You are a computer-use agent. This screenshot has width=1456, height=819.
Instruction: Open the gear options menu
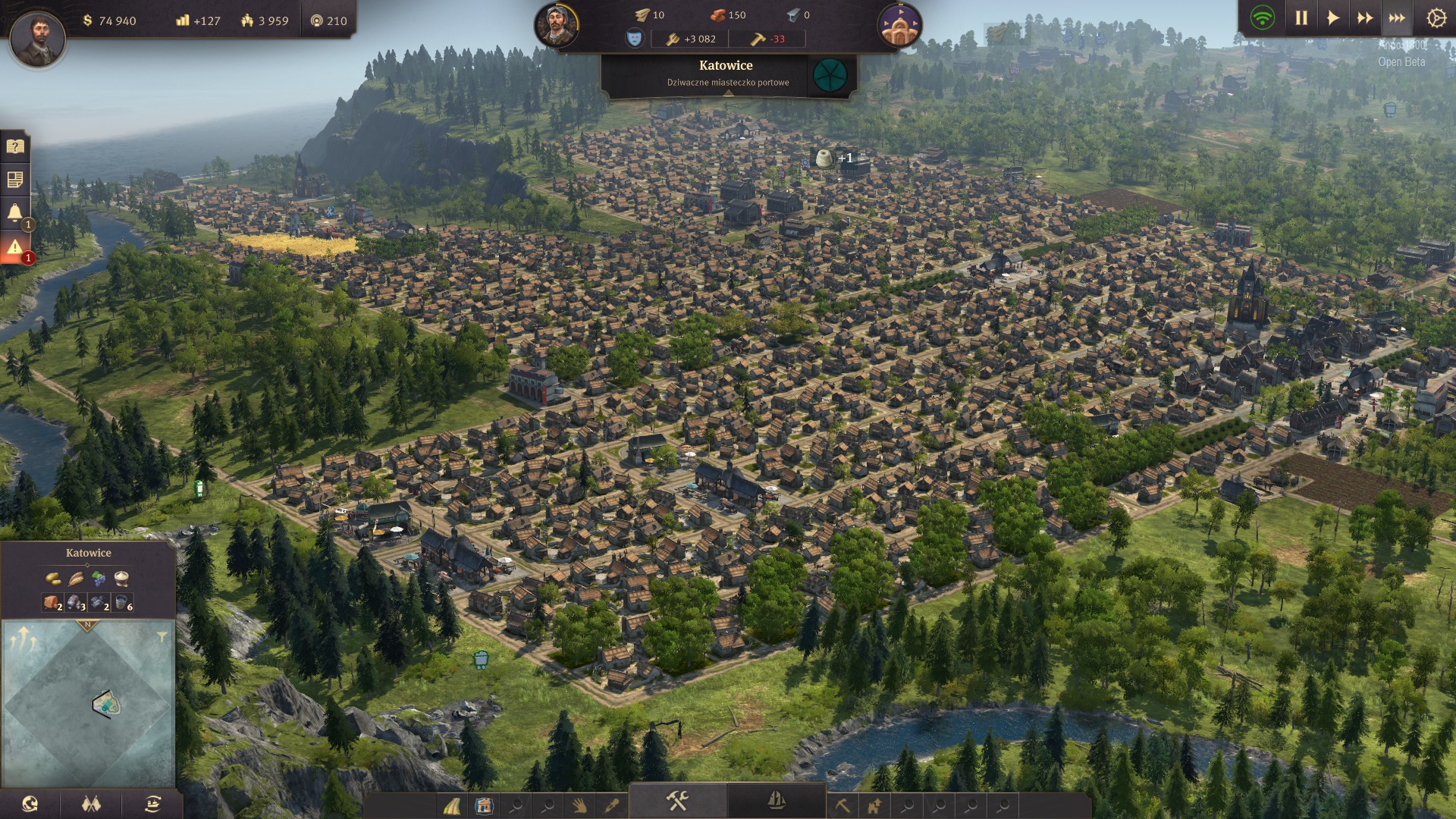pyautogui.click(x=1436, y=18)
